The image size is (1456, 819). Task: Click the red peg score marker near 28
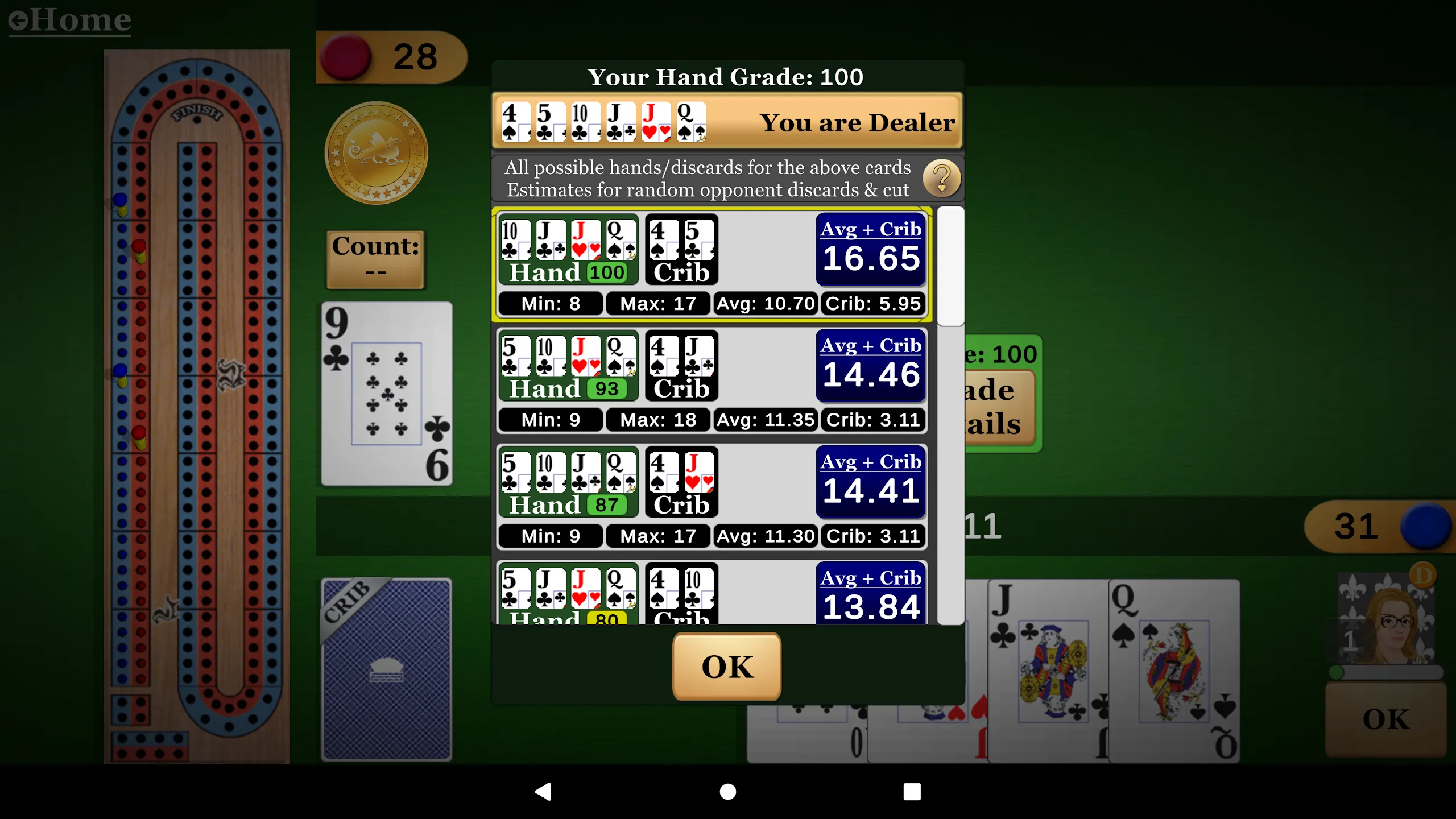[347, 57]
